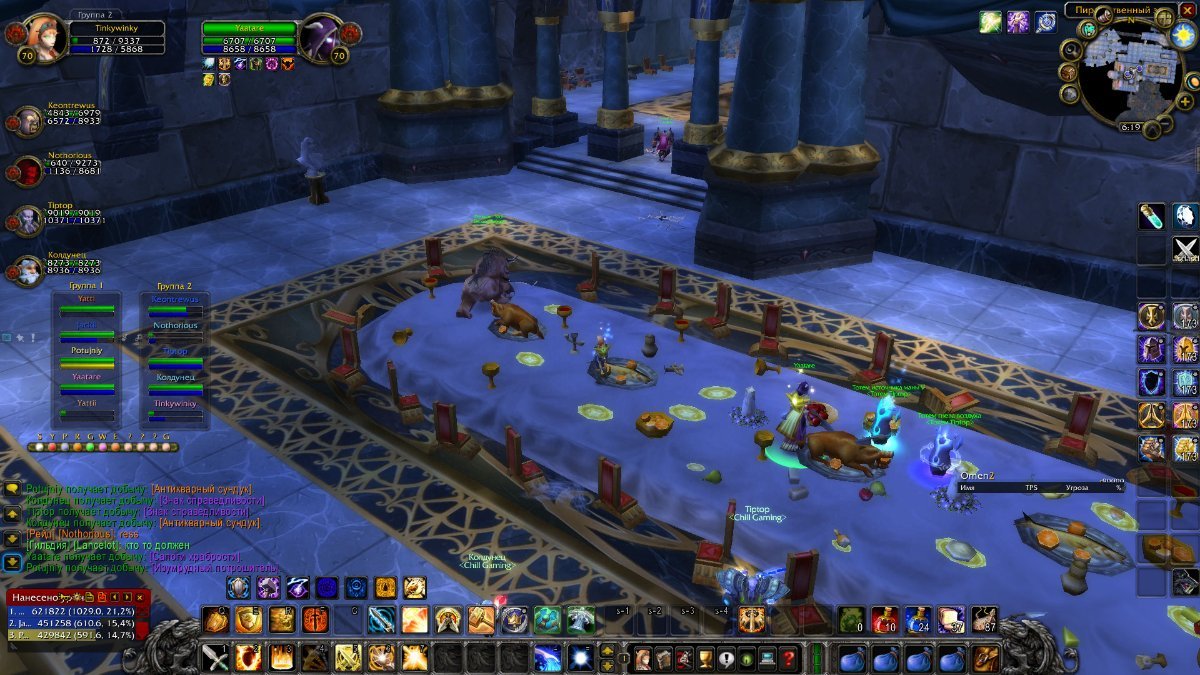Open the golden trophy achievements micro button
Viewport: 1200px width, 675px height.
click(x=706, y=658)
